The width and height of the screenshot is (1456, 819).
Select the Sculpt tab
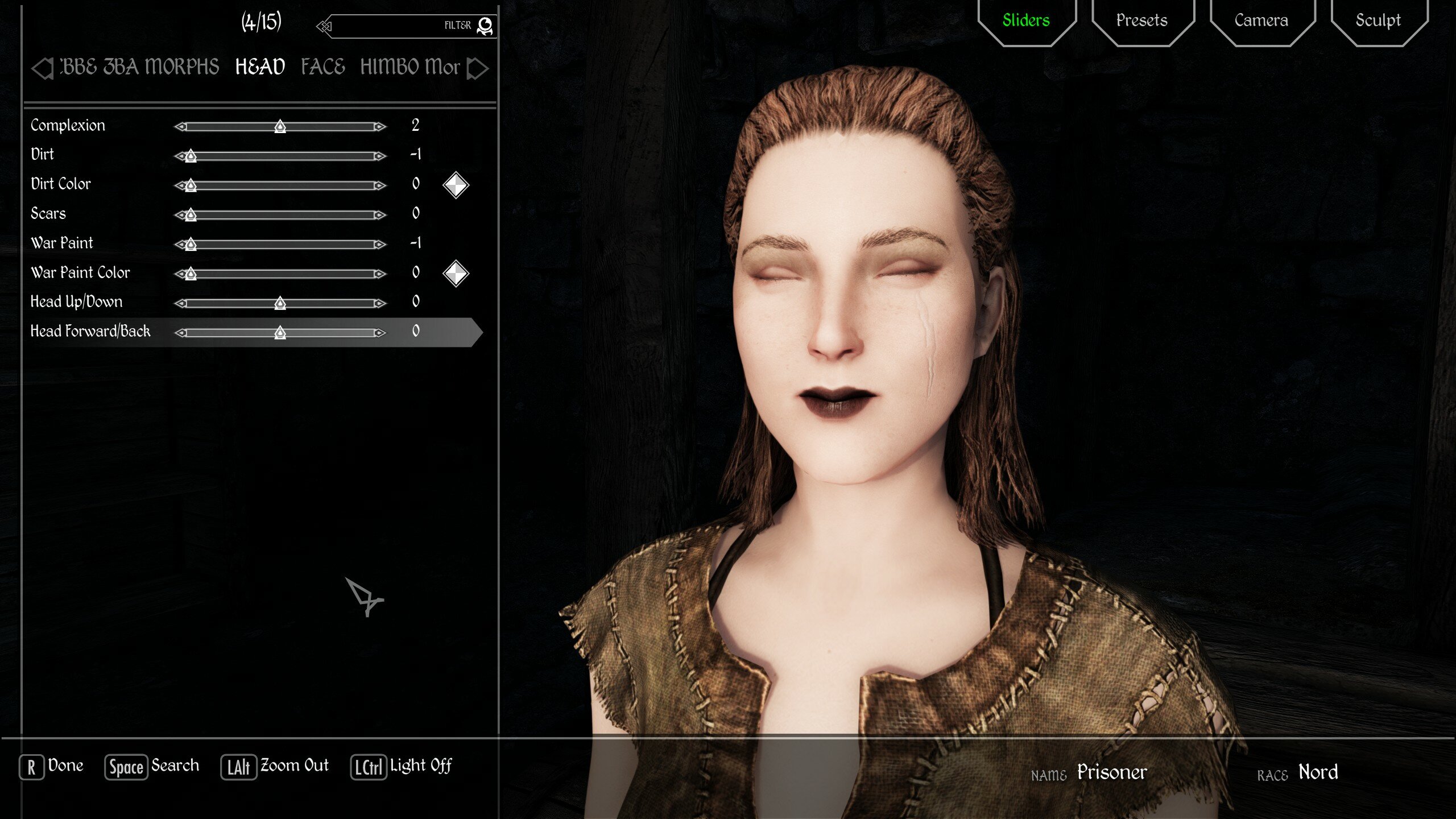click(1378, 20)
